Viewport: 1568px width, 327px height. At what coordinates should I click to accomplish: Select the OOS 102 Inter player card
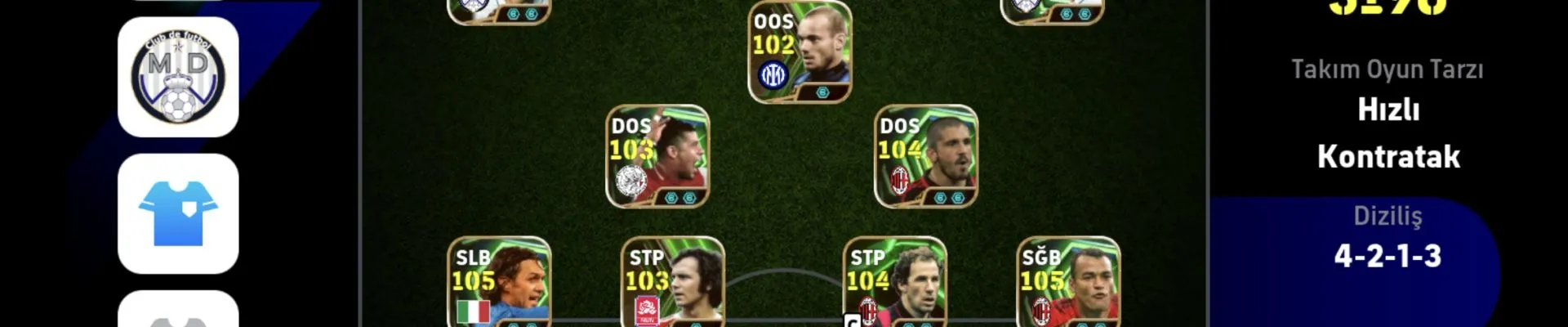coord(800,52)
